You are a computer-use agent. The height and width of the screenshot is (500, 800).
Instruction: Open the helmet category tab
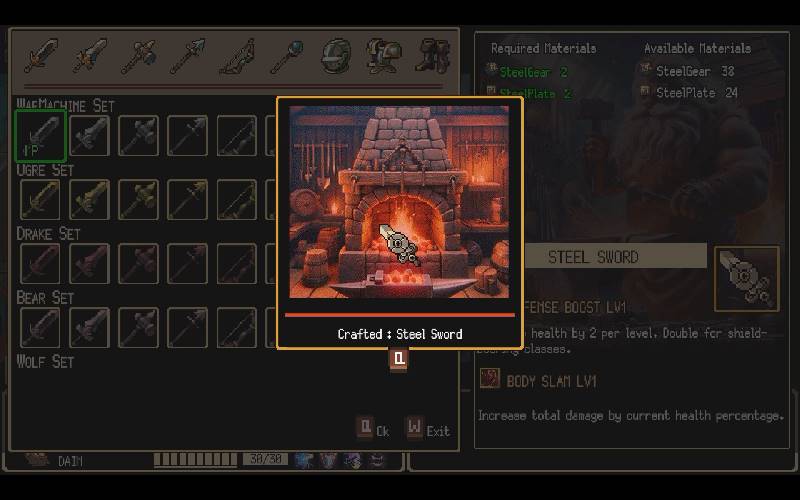click(x=335, y=55)
